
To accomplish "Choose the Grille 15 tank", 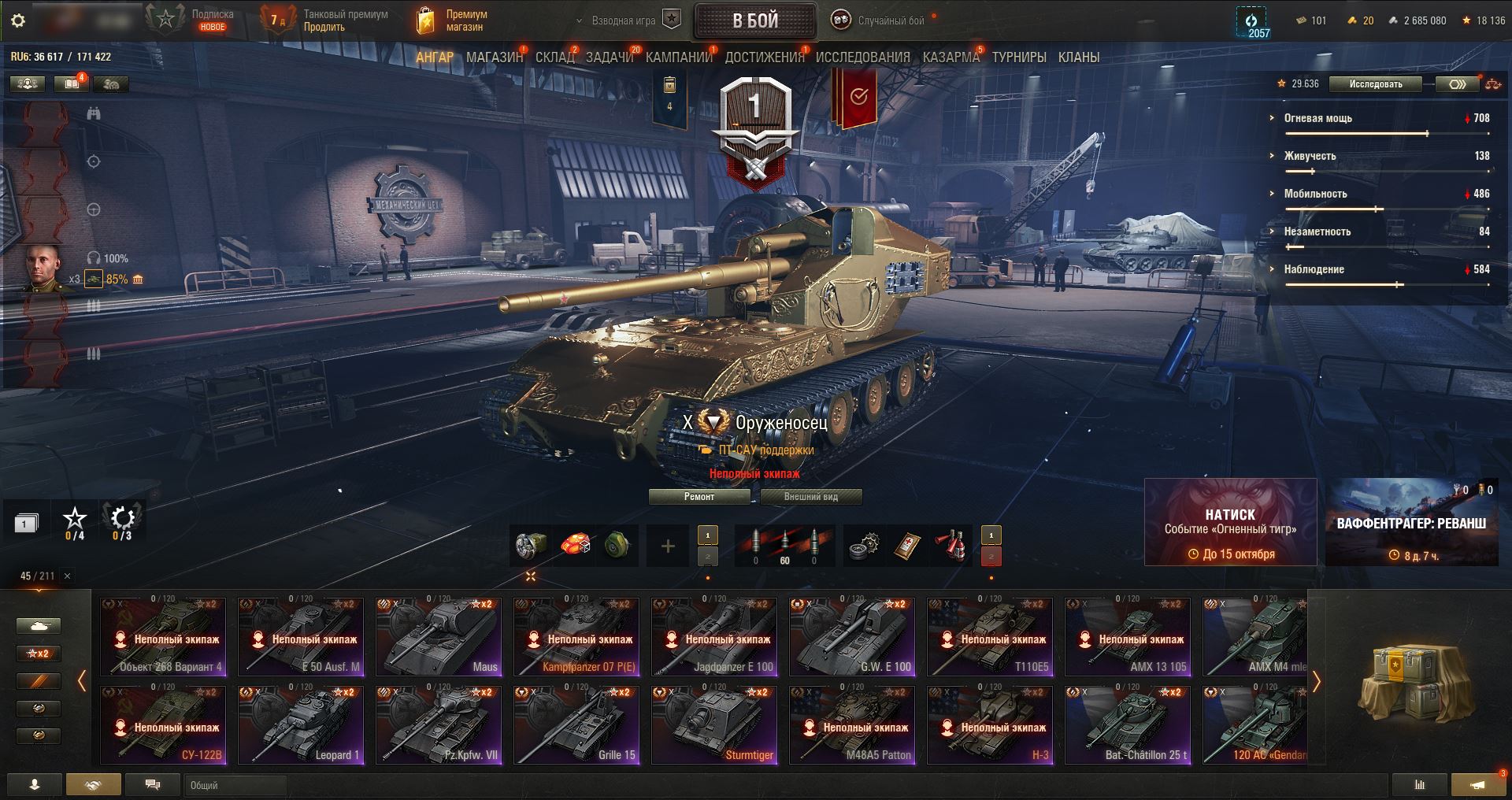I will (x=576, y=724).
